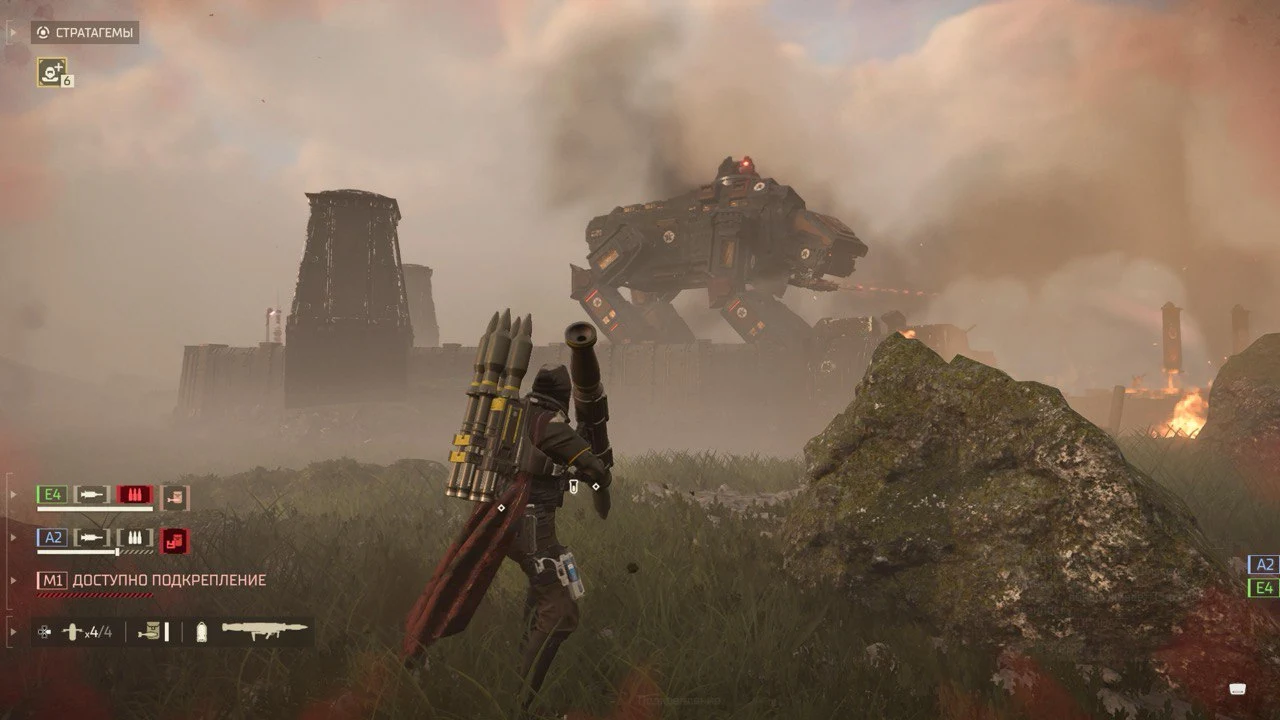Expand teammate A2's status panel arrow

point(12,536)
